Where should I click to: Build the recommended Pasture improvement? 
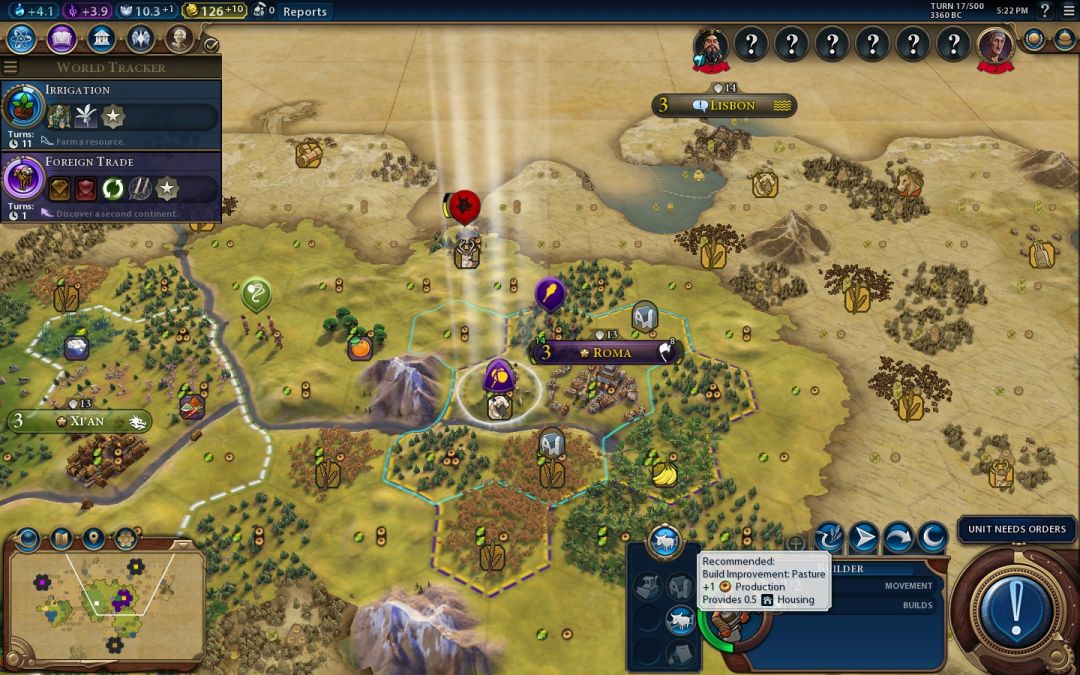tap(681, 620)
